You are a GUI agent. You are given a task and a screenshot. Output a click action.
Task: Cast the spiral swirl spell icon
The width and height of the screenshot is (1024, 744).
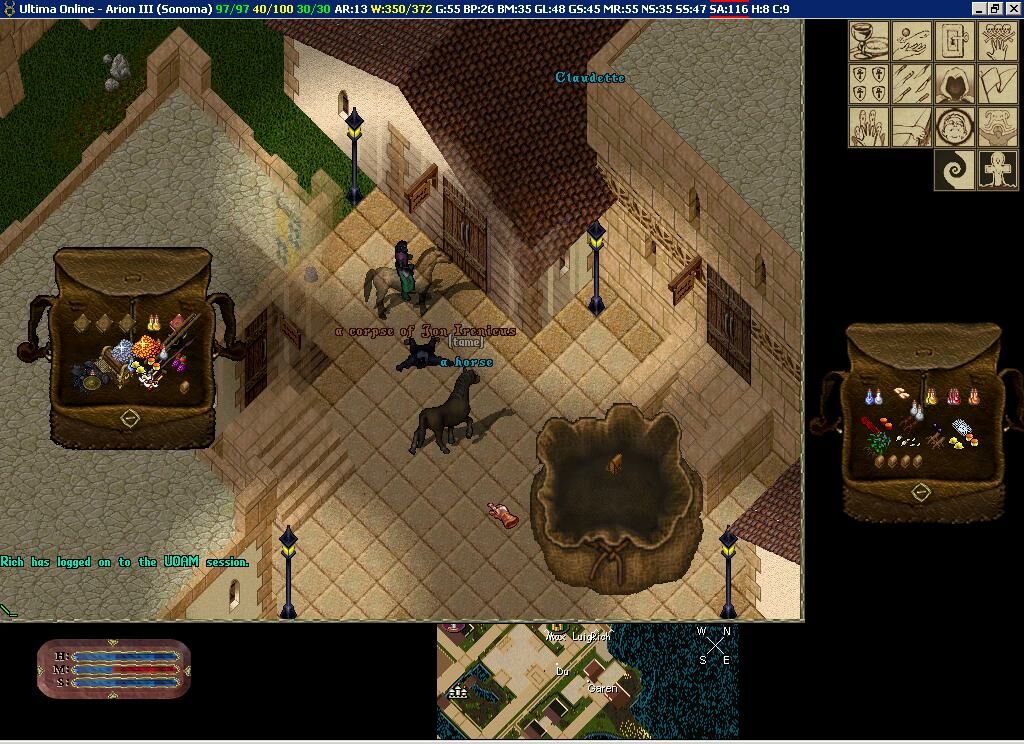click(955, 170)
